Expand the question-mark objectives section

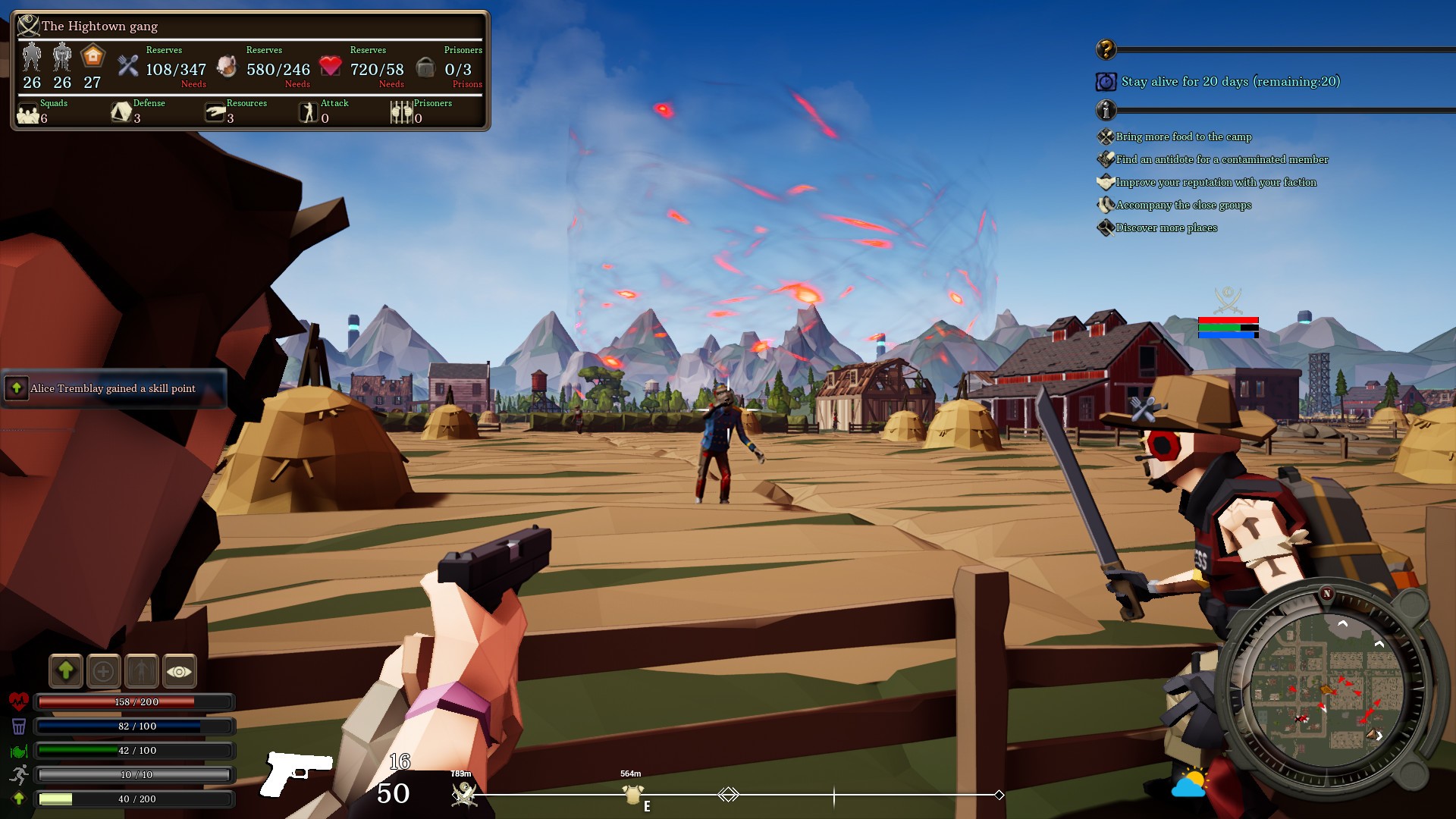[1106, 49]
